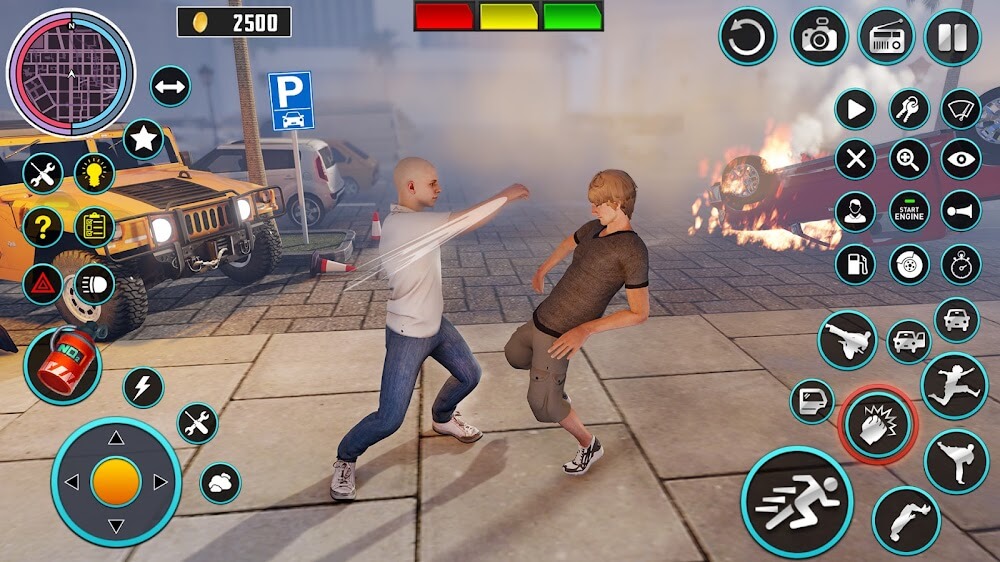The height and width of the screenshot is (562, 1000).
Task: Tap the Start Engine button
Action: (909, 211)
